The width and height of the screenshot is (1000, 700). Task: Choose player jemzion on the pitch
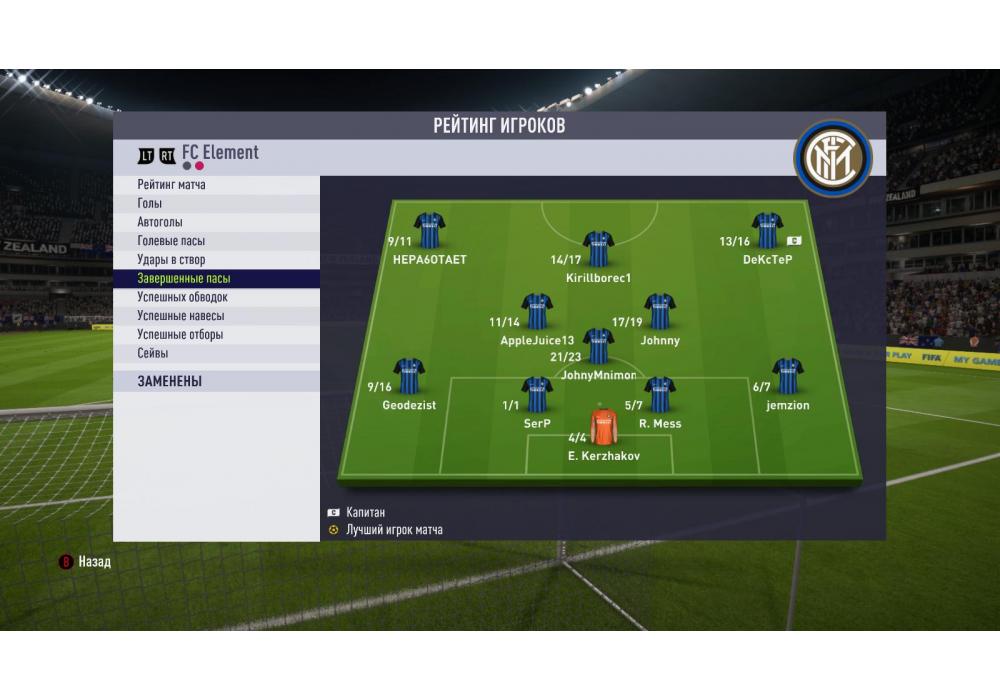(788, 376)
